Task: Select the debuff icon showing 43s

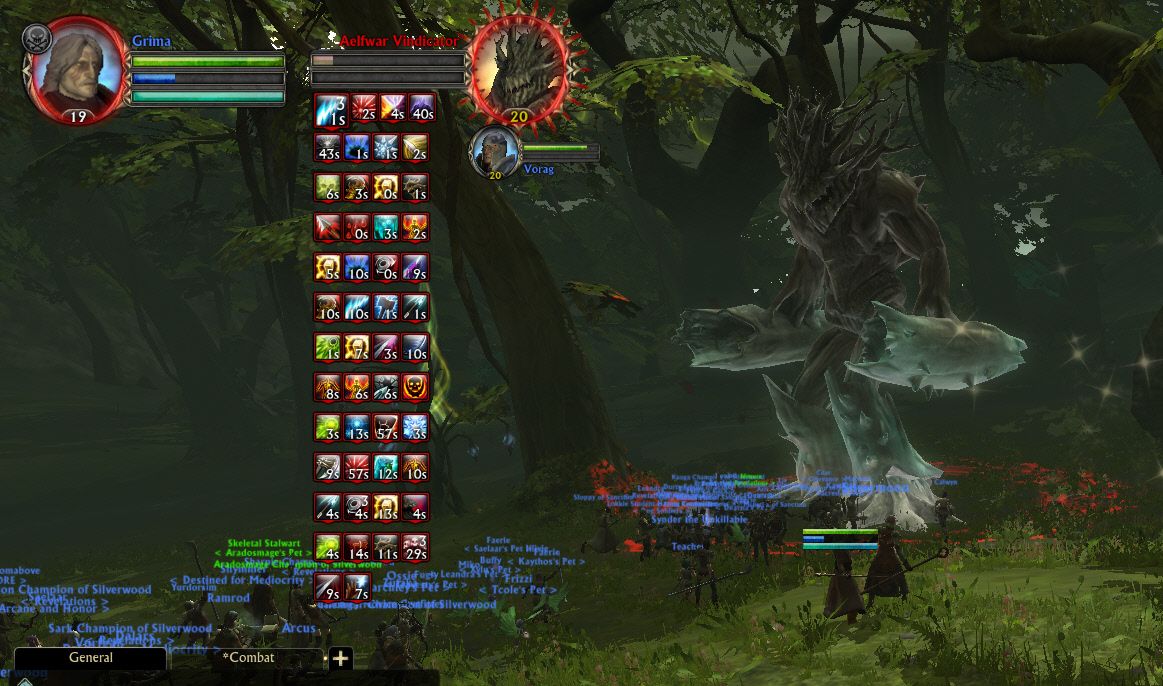Action: point(328,147)
